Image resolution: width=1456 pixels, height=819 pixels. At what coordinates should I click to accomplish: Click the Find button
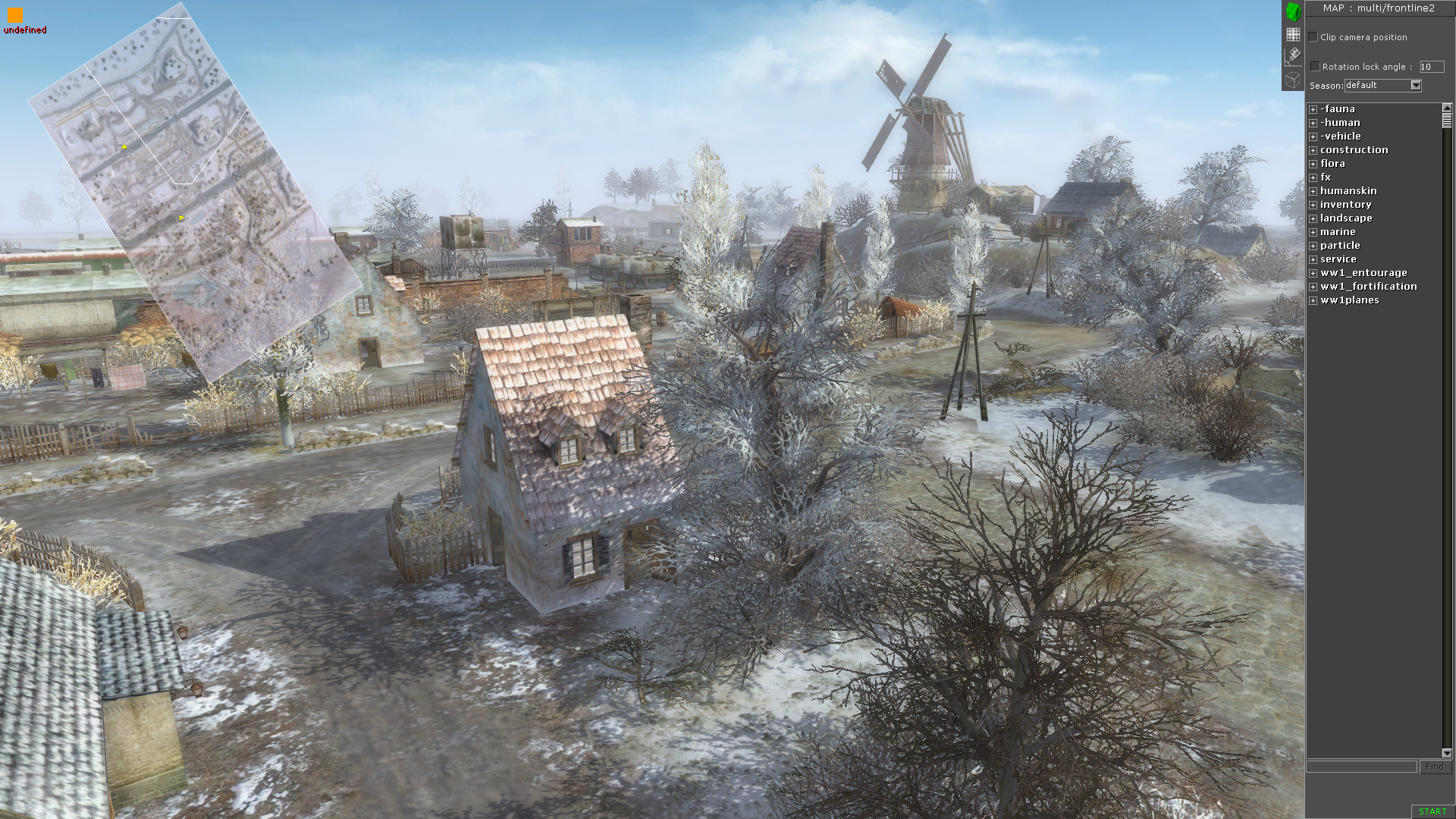click(1436, 767)
